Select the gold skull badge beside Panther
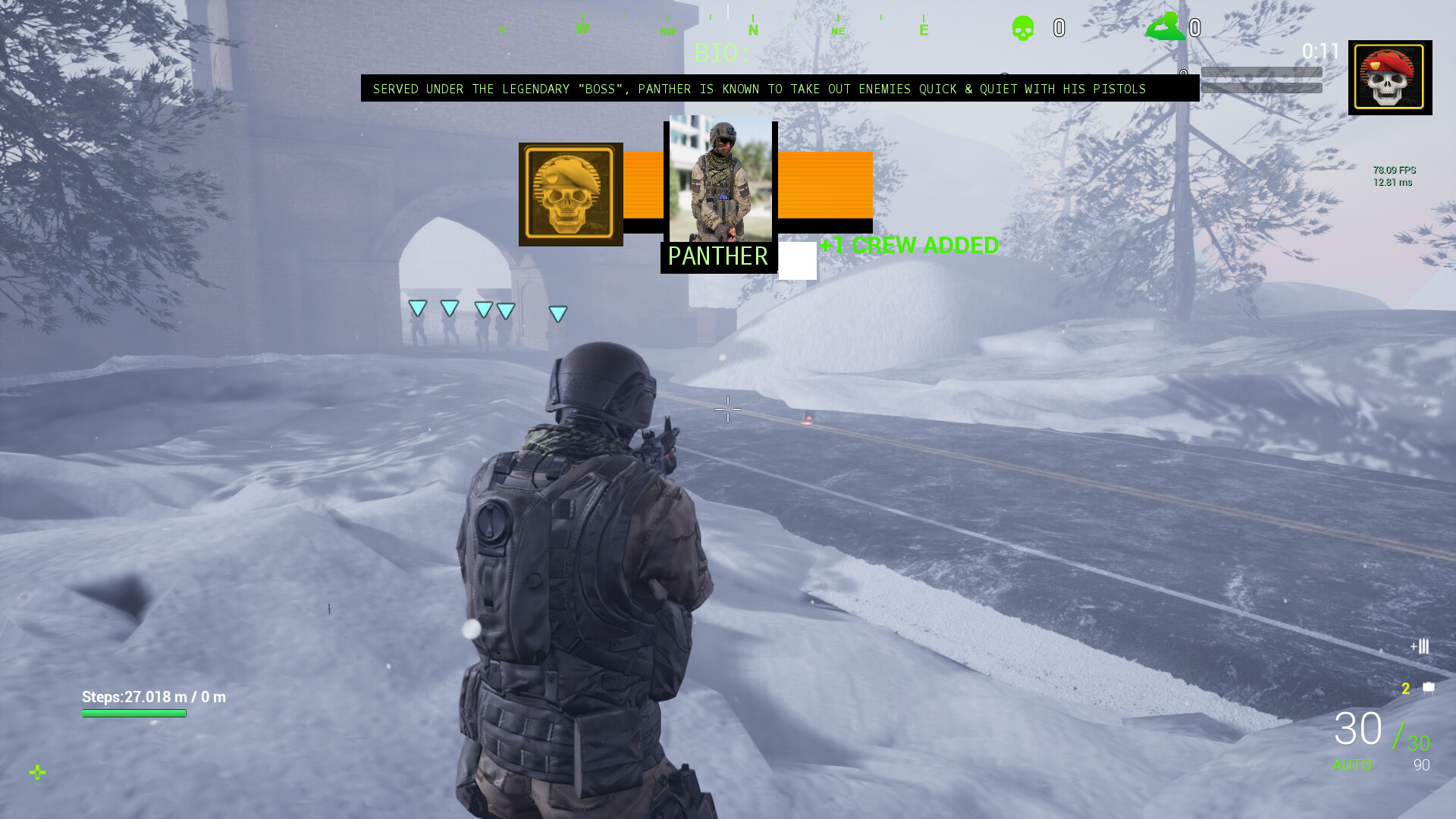Image resolution: width=1456 pixels, height=819 pixels. coord(570,193)
